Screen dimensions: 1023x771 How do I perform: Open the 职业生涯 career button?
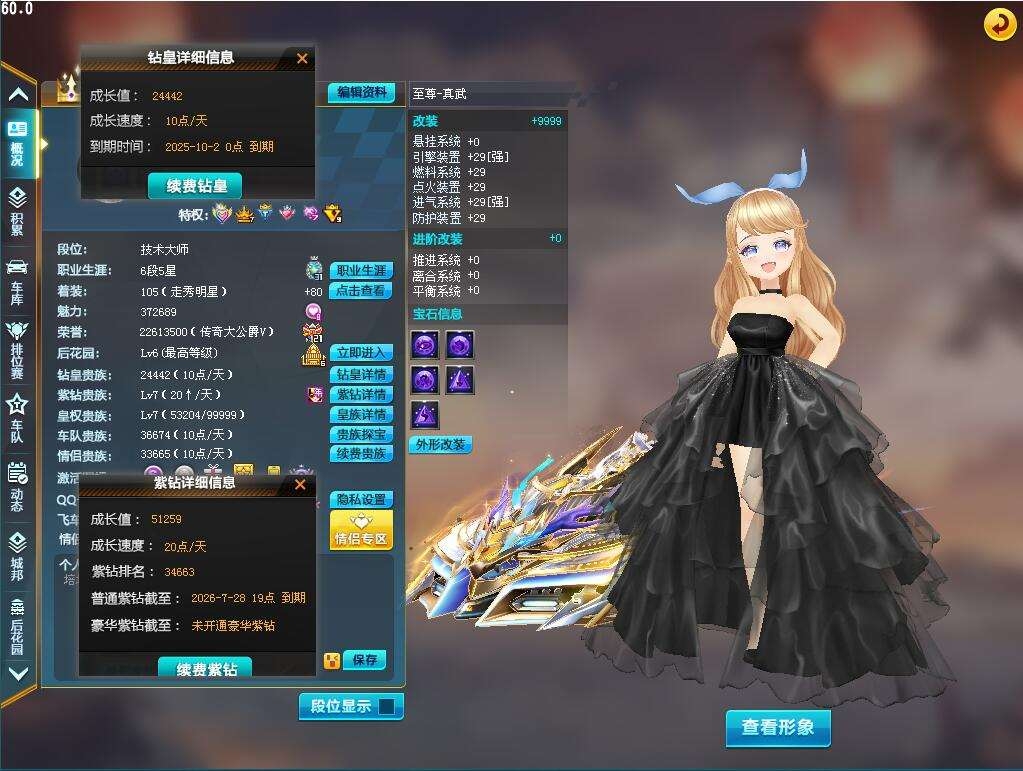click(x=360, y=271)
